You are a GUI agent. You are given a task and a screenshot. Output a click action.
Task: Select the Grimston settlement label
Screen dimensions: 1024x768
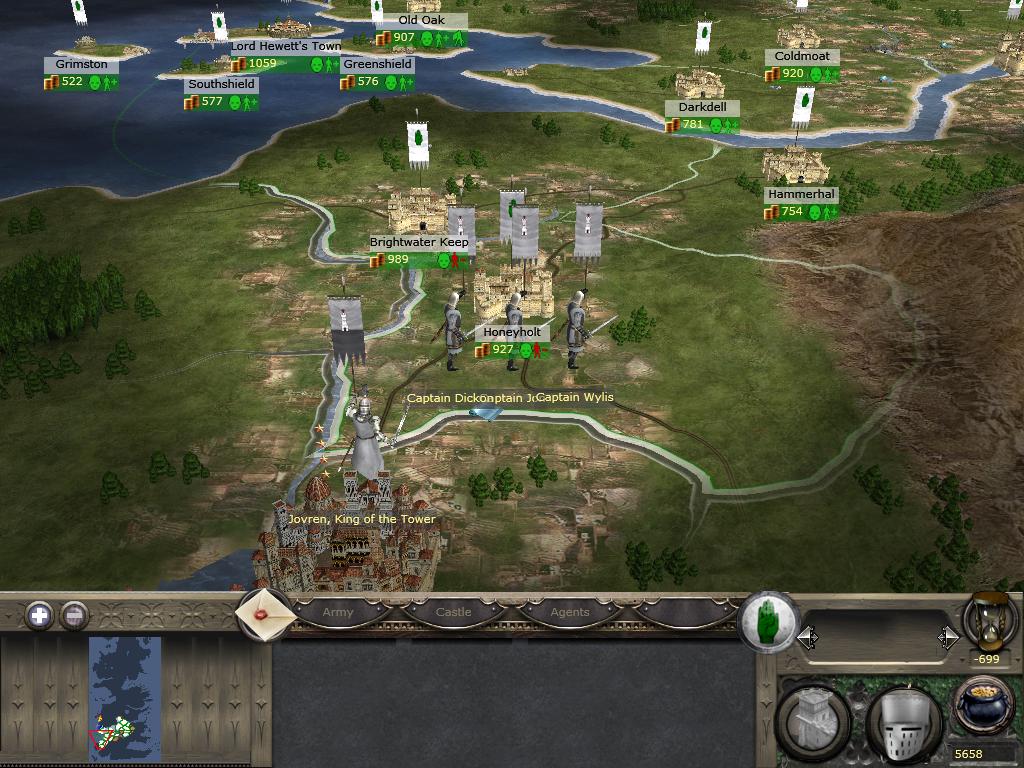81,64
